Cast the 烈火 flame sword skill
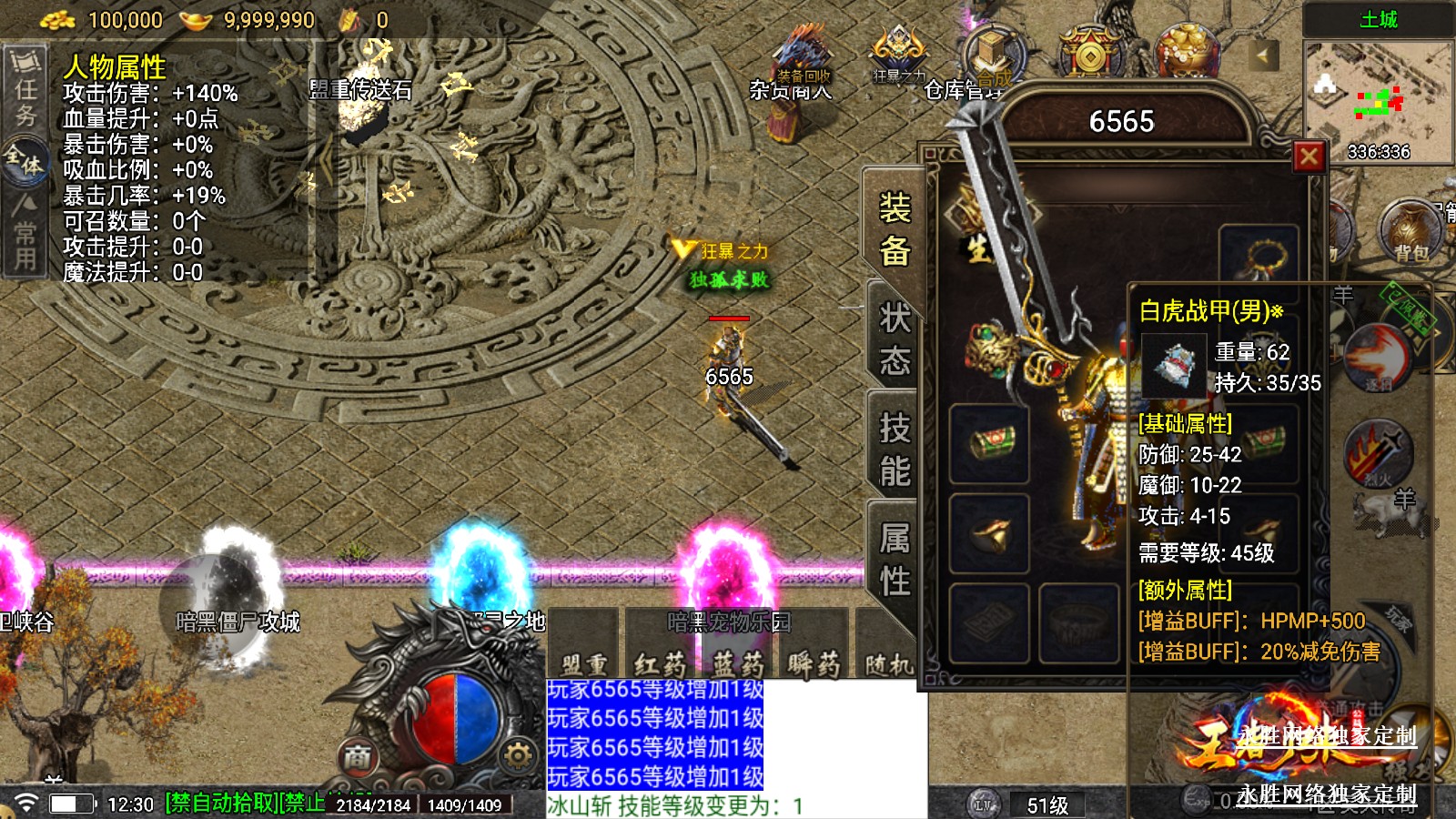This screenshot has height=819, width=1456. [x=1378, y=450]
